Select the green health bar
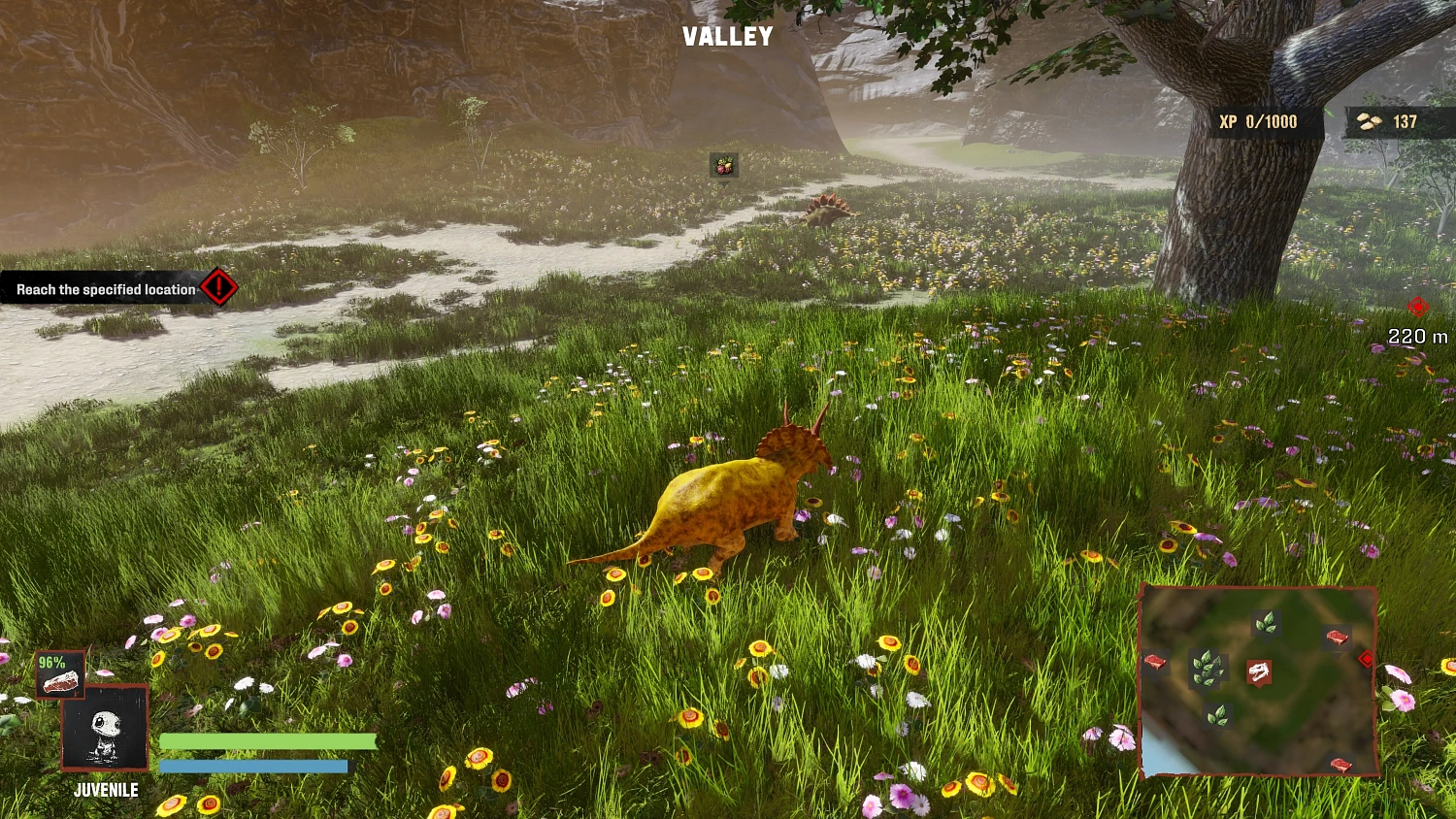Viewport: 1456px width, 819px height. click(x=267, y=740)
